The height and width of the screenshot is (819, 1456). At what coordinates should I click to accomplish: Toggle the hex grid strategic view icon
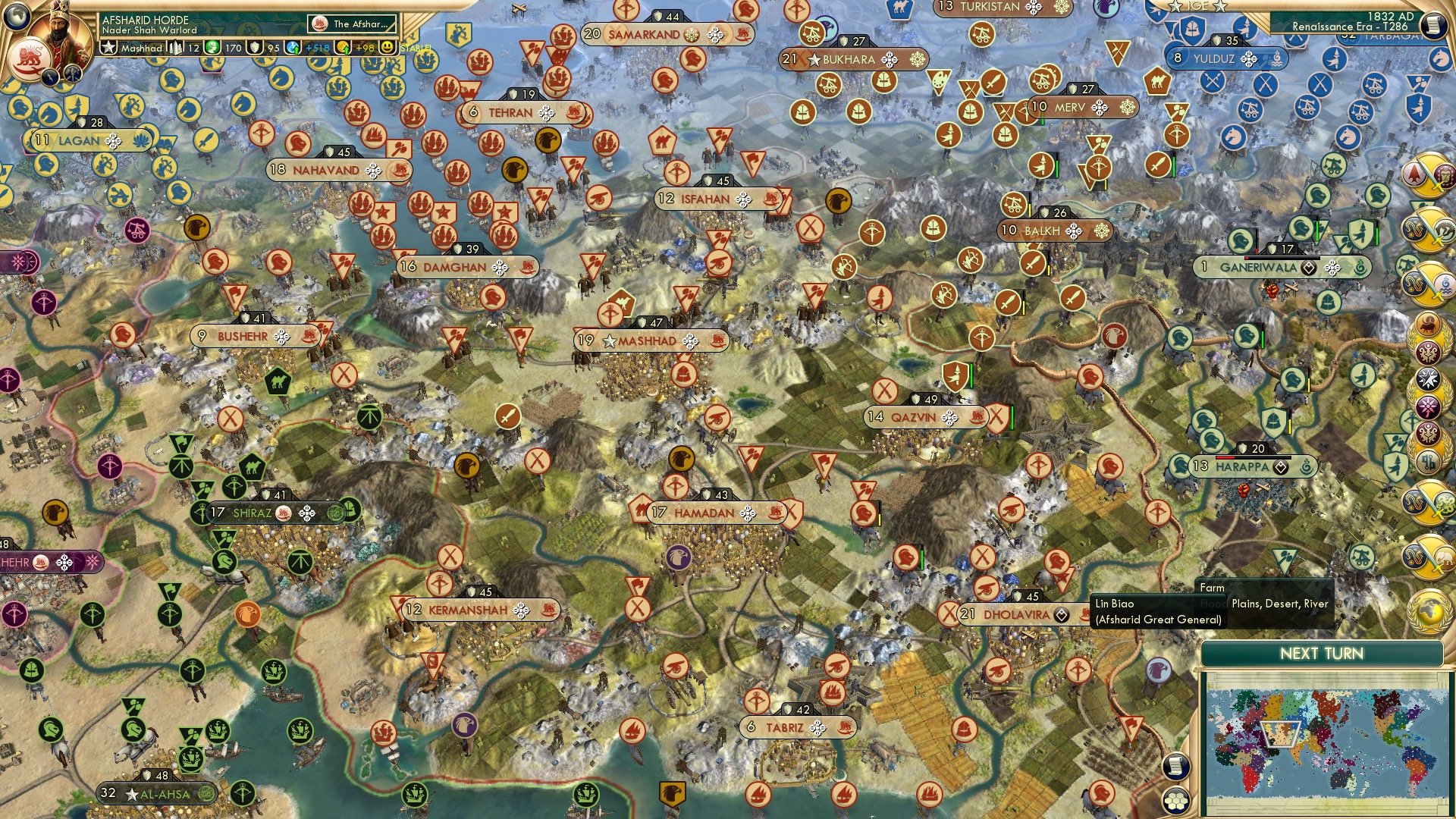tap(1176, 802)
